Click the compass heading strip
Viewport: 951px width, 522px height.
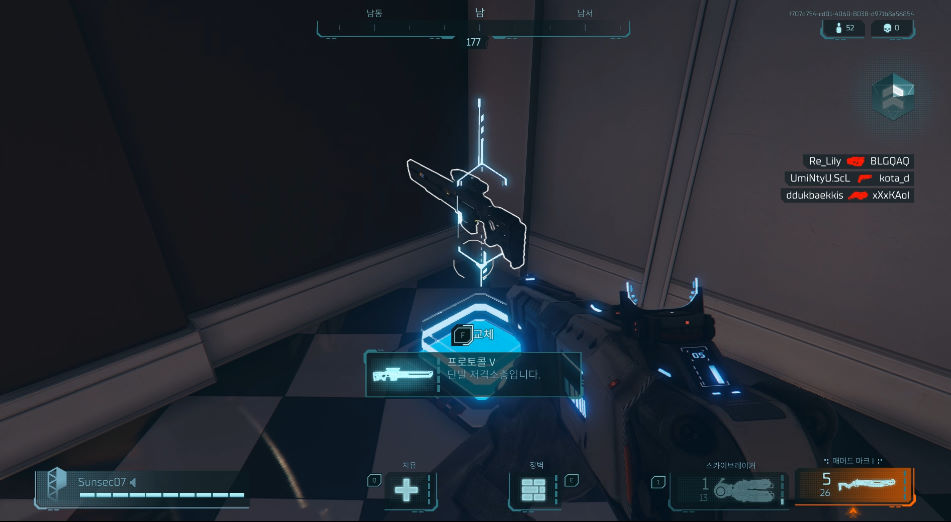coord(473,28)
